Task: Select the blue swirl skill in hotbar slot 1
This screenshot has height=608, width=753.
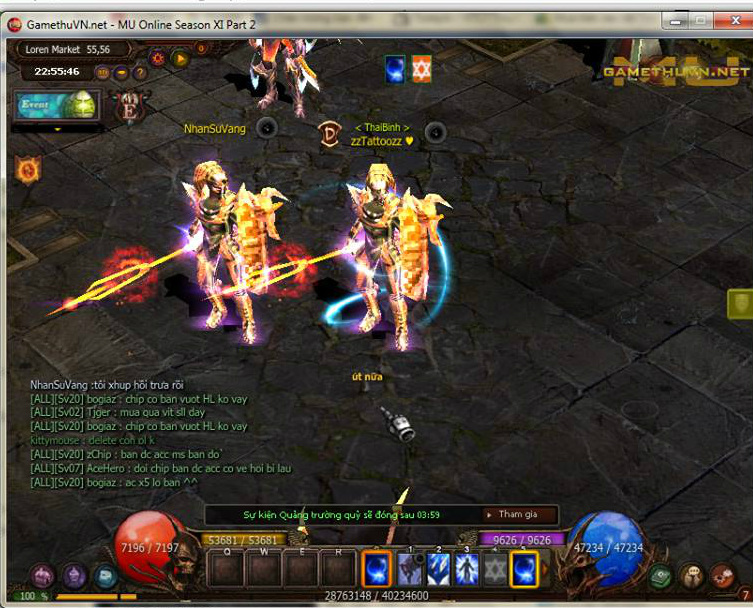Action: click(376, 570)
